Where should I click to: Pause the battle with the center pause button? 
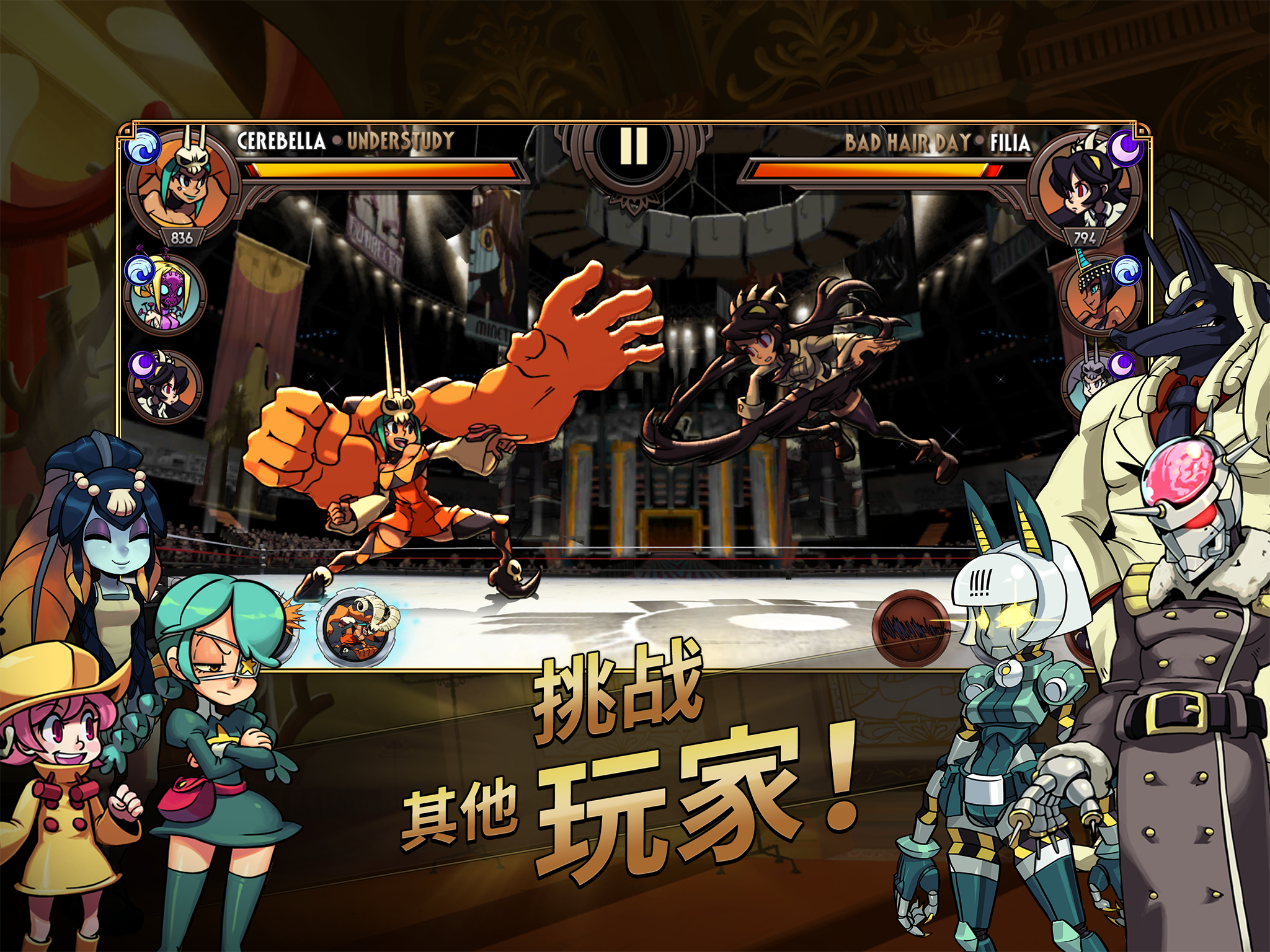click(x=635, y=149)
